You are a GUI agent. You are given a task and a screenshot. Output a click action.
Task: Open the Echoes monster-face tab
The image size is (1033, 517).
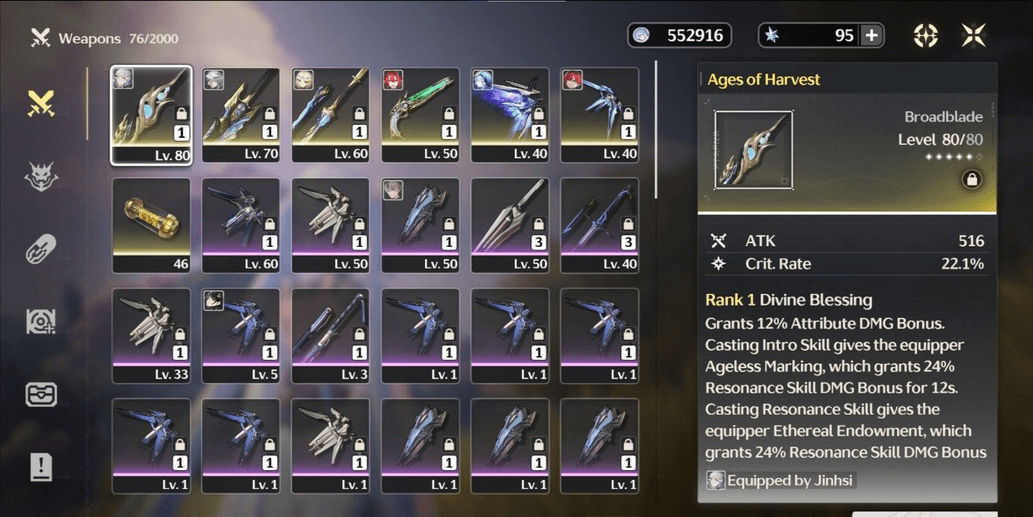[x=41, y=176]
